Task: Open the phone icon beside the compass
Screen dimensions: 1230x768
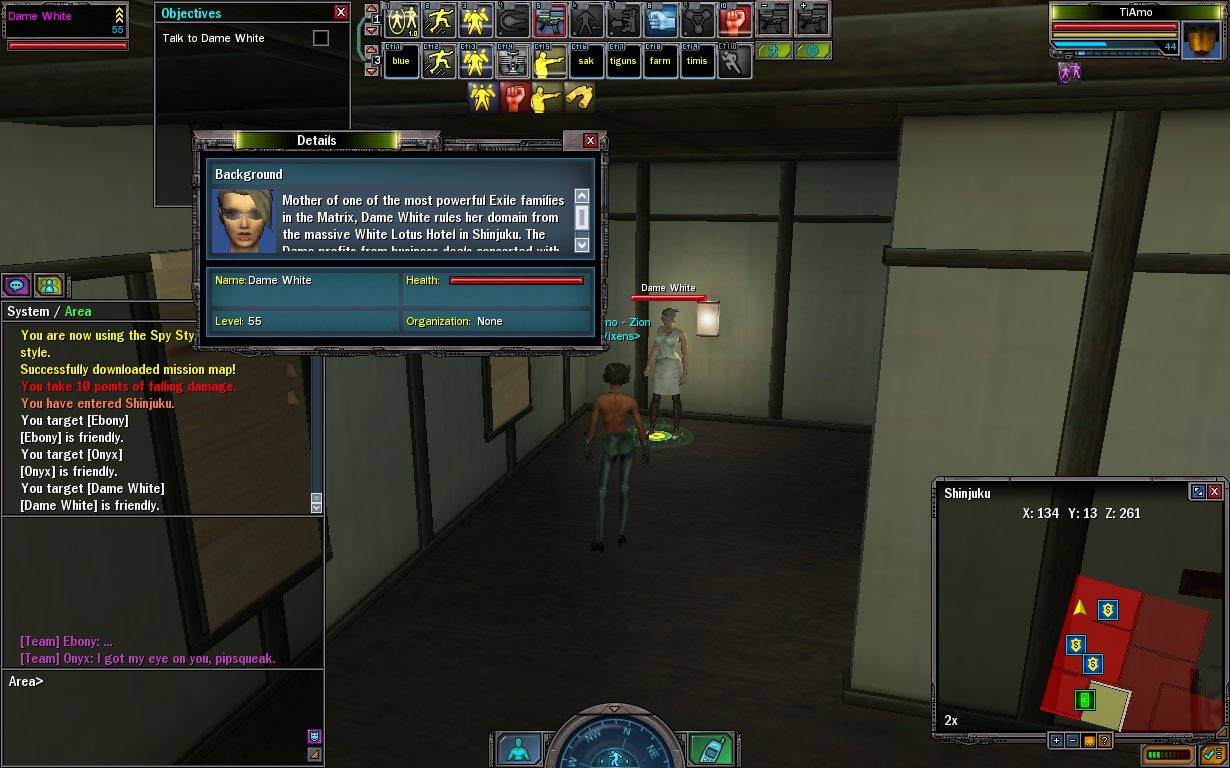Action: [x=711, y=749]
